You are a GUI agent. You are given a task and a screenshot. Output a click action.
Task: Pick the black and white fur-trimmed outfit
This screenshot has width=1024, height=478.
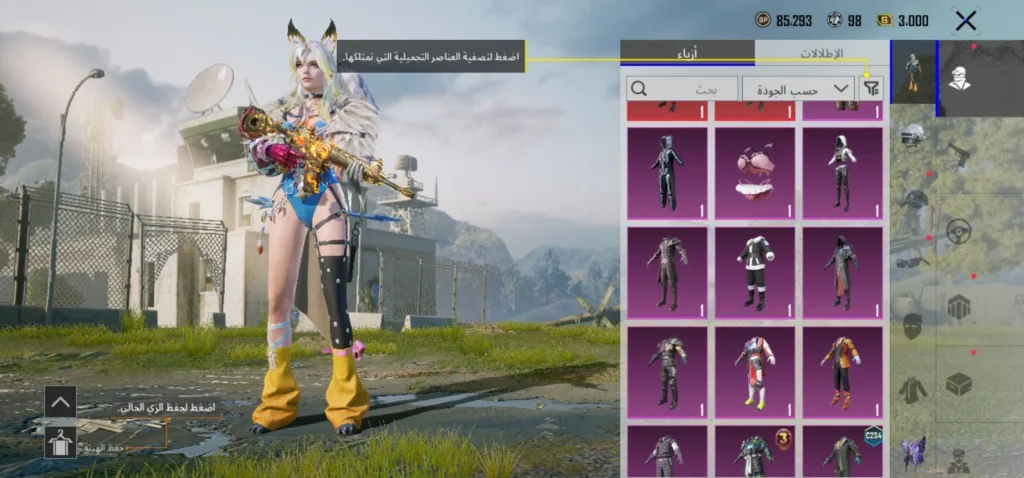click(x=755, y=271)
